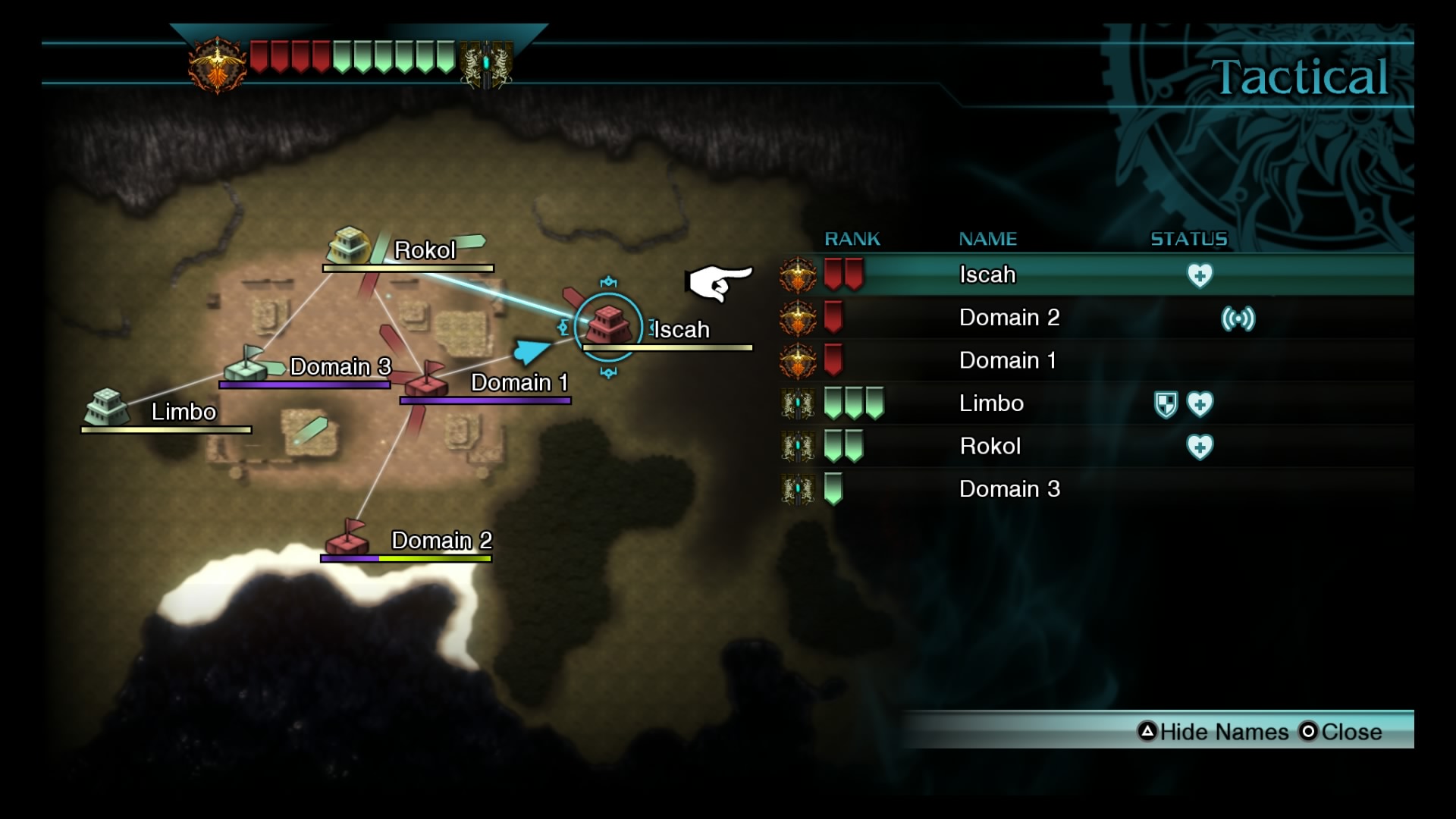
Task: Hide Names on the tactical map
Action: [1213, 732]
